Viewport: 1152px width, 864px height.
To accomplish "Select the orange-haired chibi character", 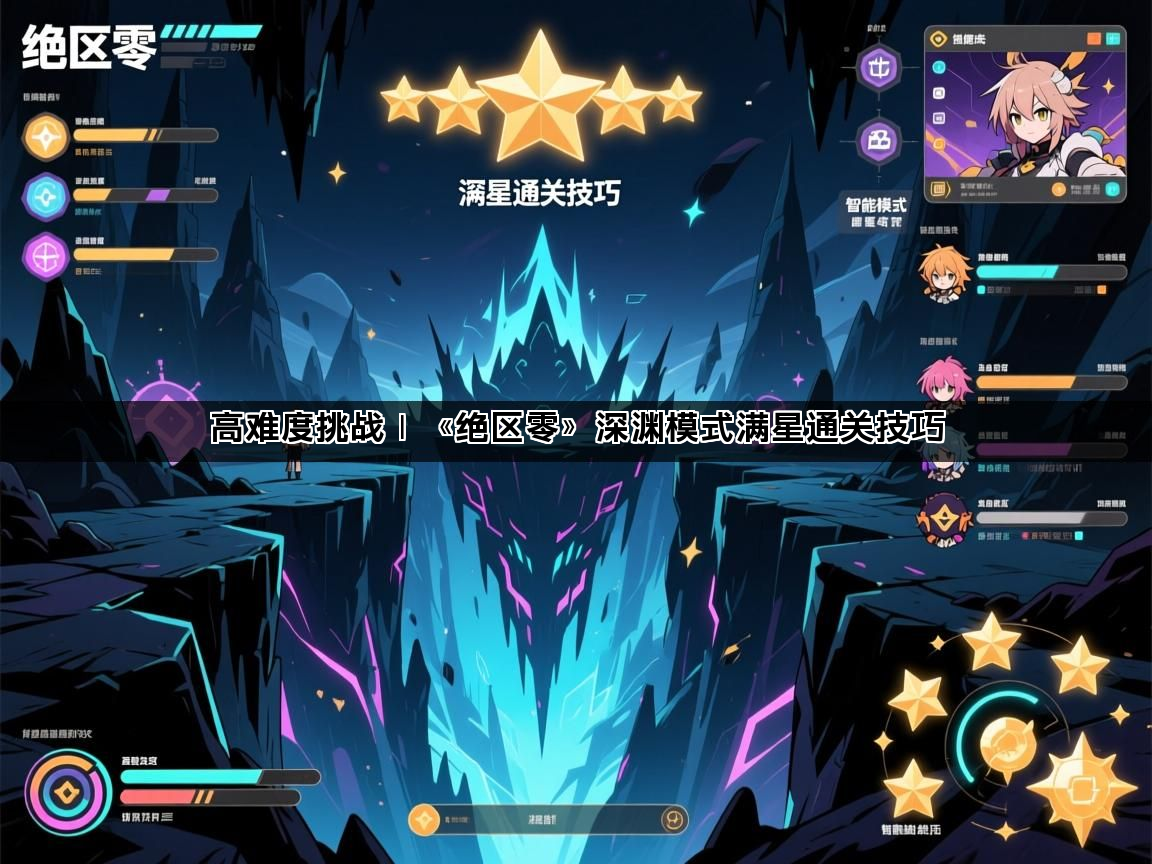I will pos(943,272).
